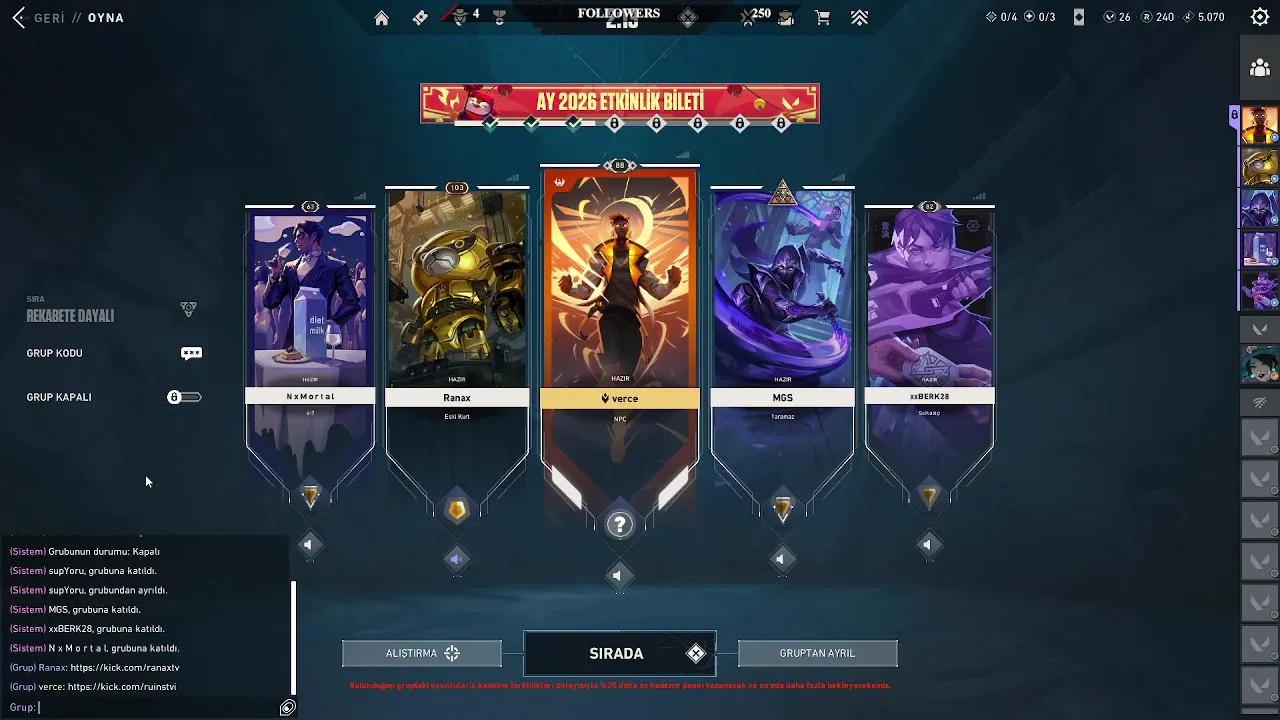
Task: Open the home screen icon
Action: coord(381,17)
